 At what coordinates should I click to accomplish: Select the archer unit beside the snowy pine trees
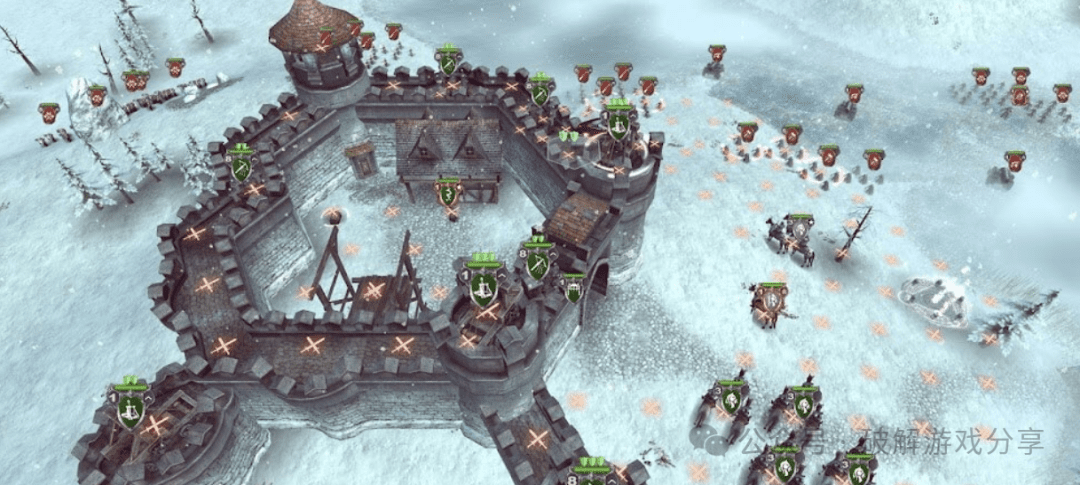240,167
